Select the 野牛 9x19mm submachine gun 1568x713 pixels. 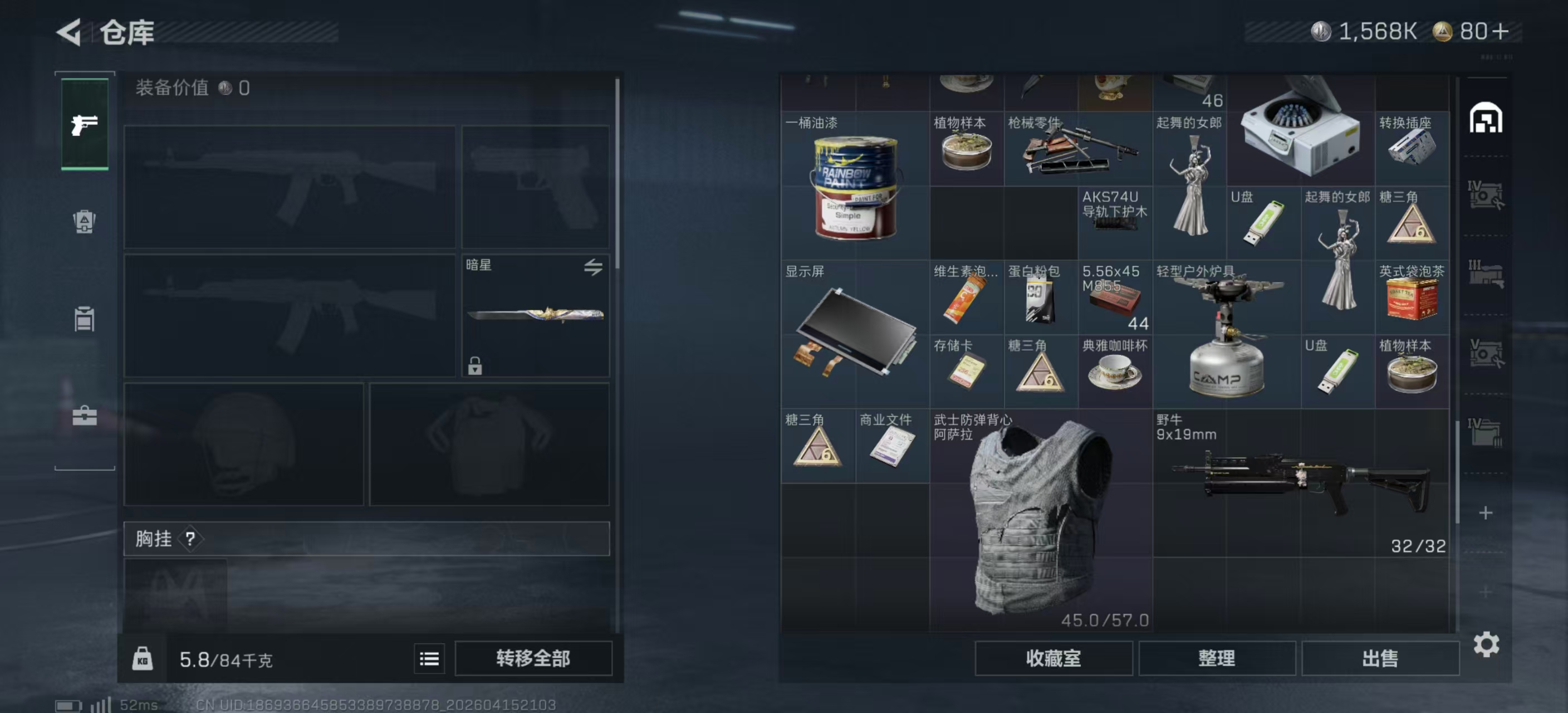1300,483
